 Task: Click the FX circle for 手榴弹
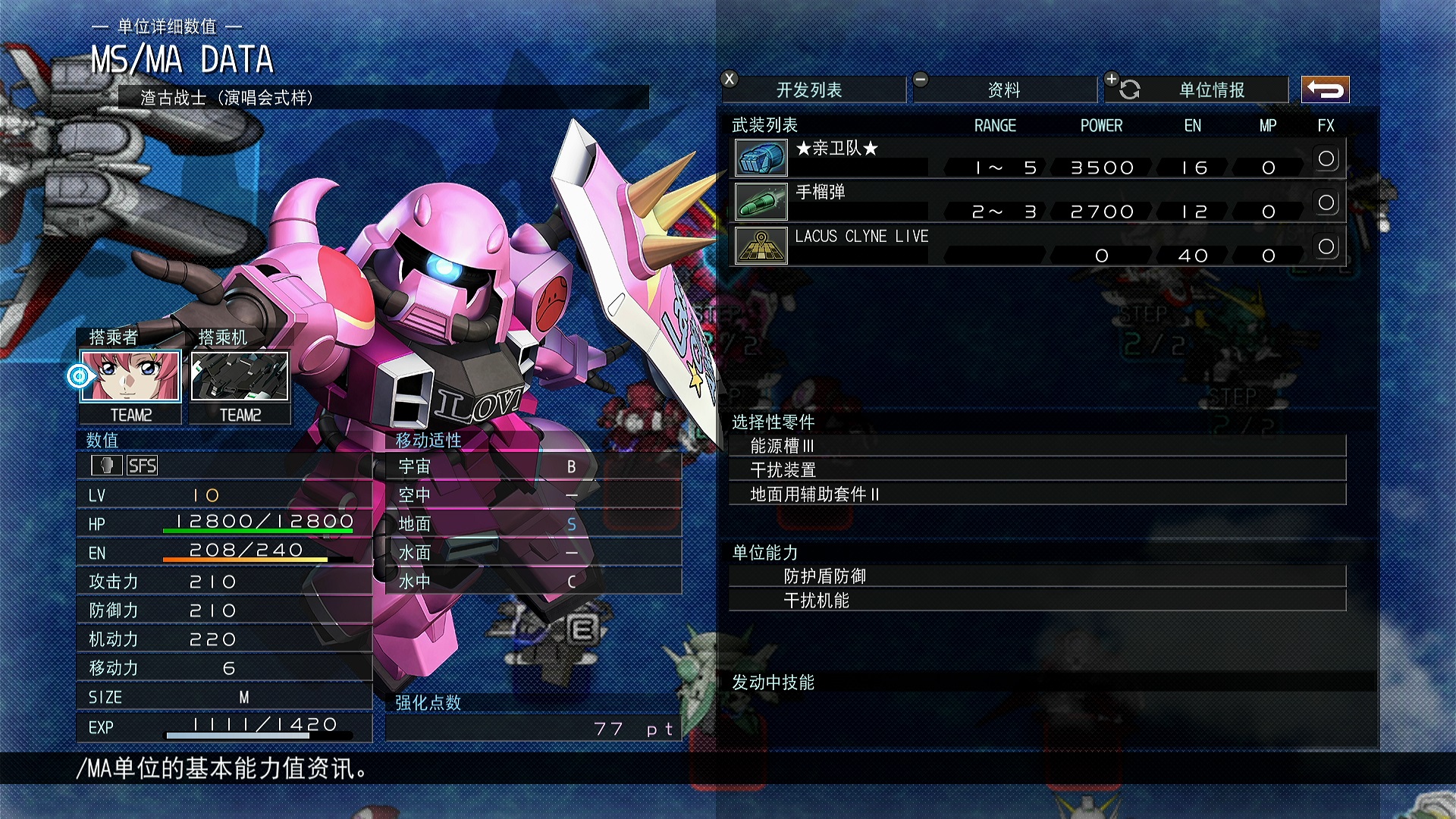(1326, 202)
